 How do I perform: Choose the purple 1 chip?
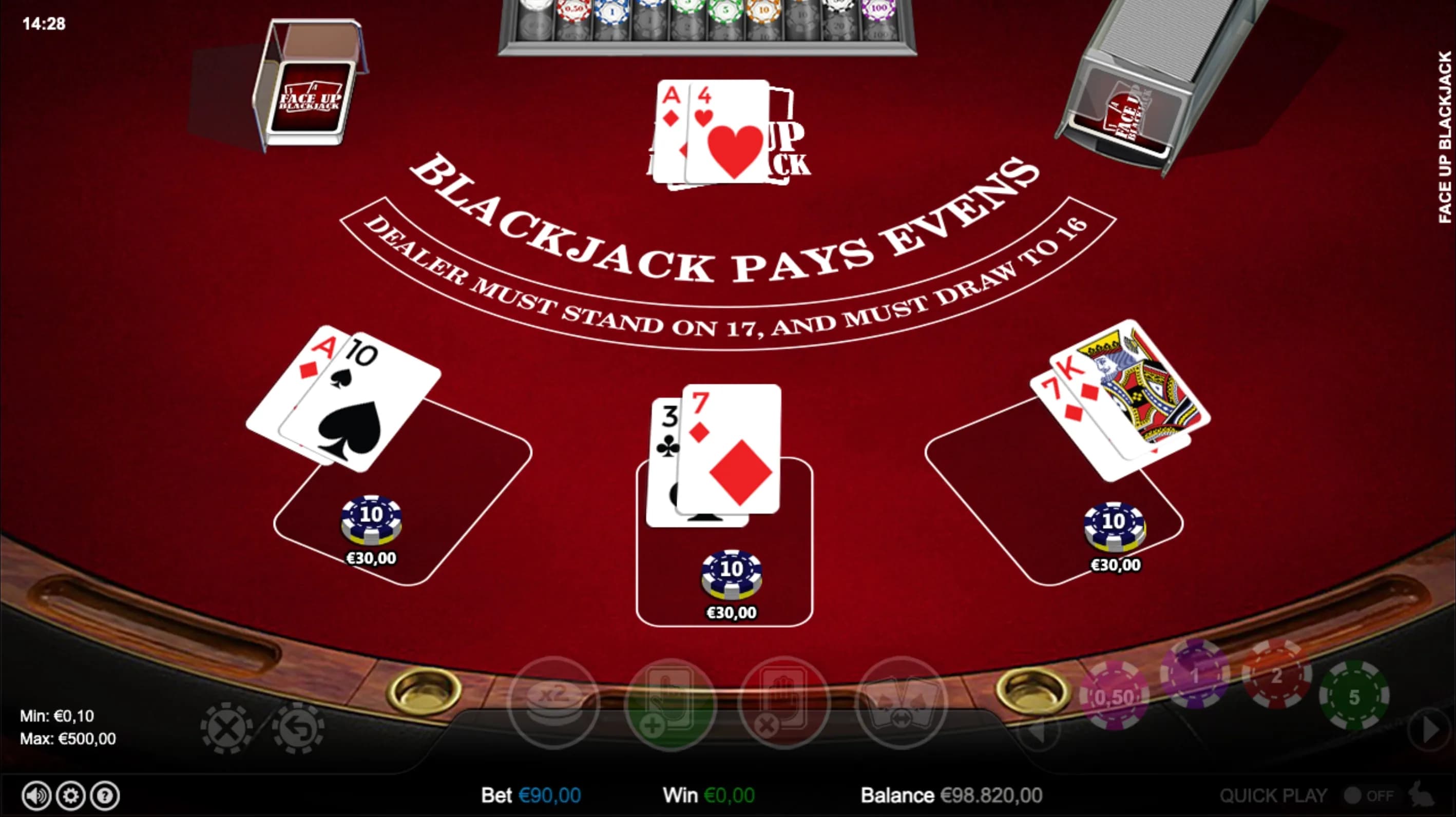coord(1194,675)
